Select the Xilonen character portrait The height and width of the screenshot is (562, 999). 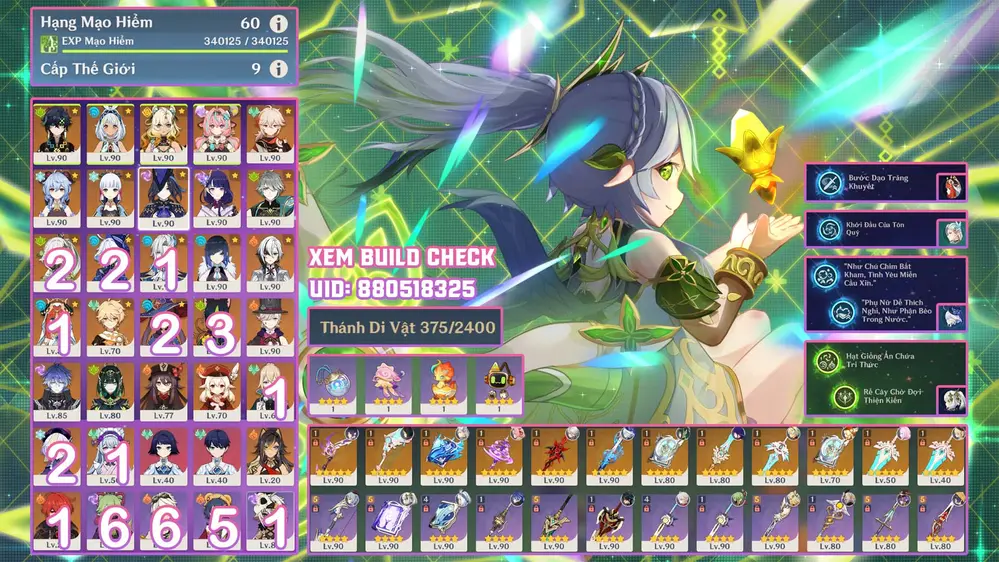(x=163, y=133)
